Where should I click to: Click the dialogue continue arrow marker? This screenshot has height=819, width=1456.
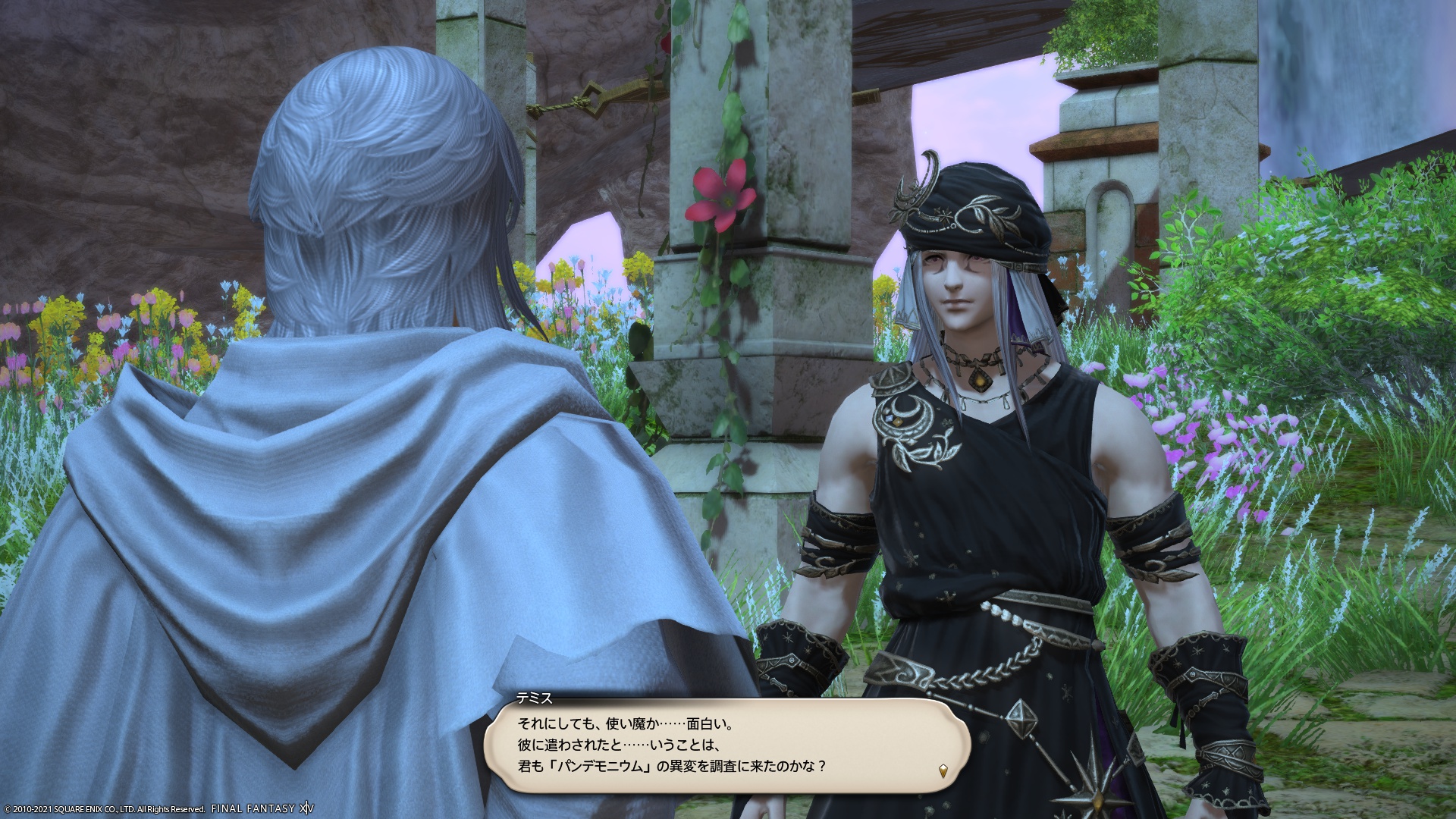(x=943, y=770)
